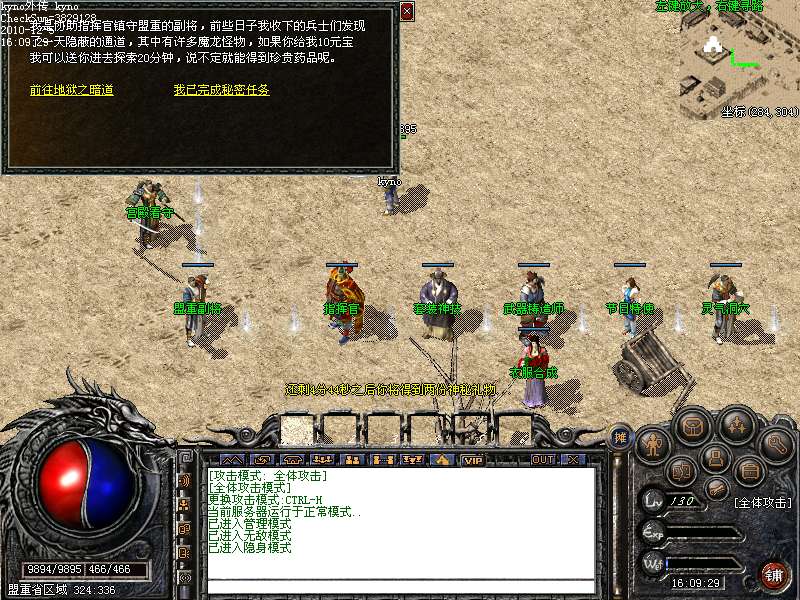Toggle the VIP chat bar button
Image resolution: width=800 pixels, height=600 pixels.
point(472,460)
